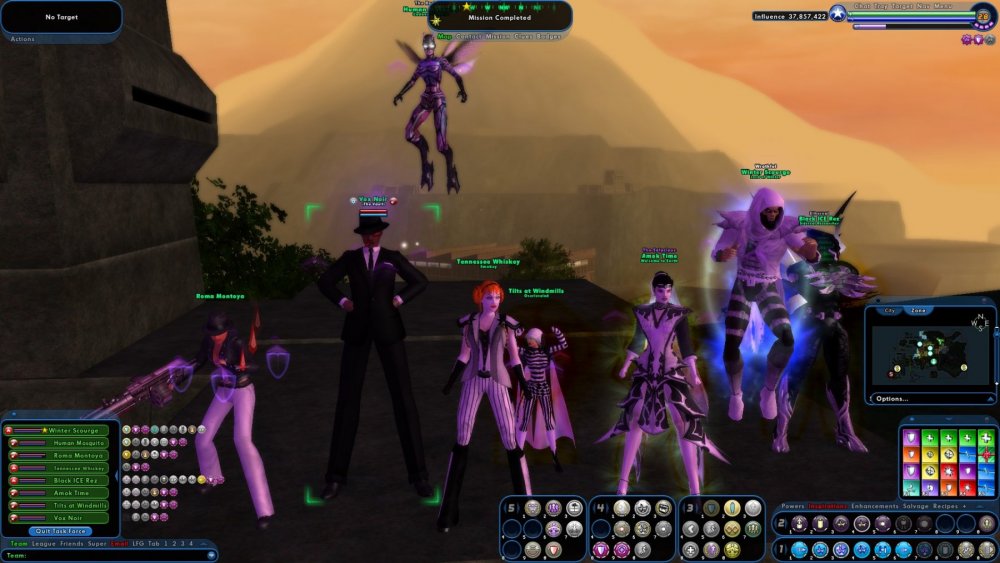1000x563 pixels.
Task: Switch the map to City view
Action: coord(888,311)
